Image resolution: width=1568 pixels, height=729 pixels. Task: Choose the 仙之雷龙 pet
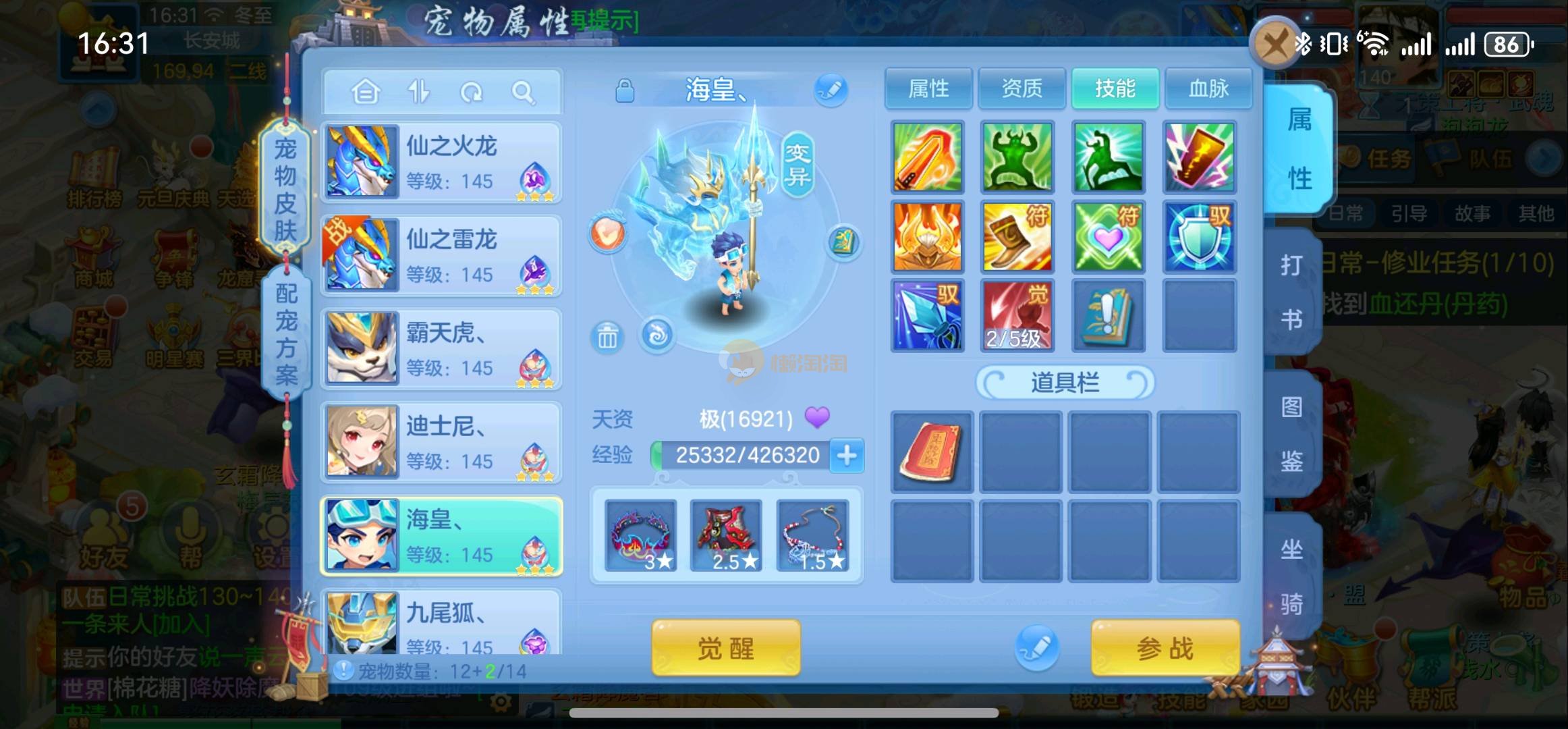[x=441, y=255]
